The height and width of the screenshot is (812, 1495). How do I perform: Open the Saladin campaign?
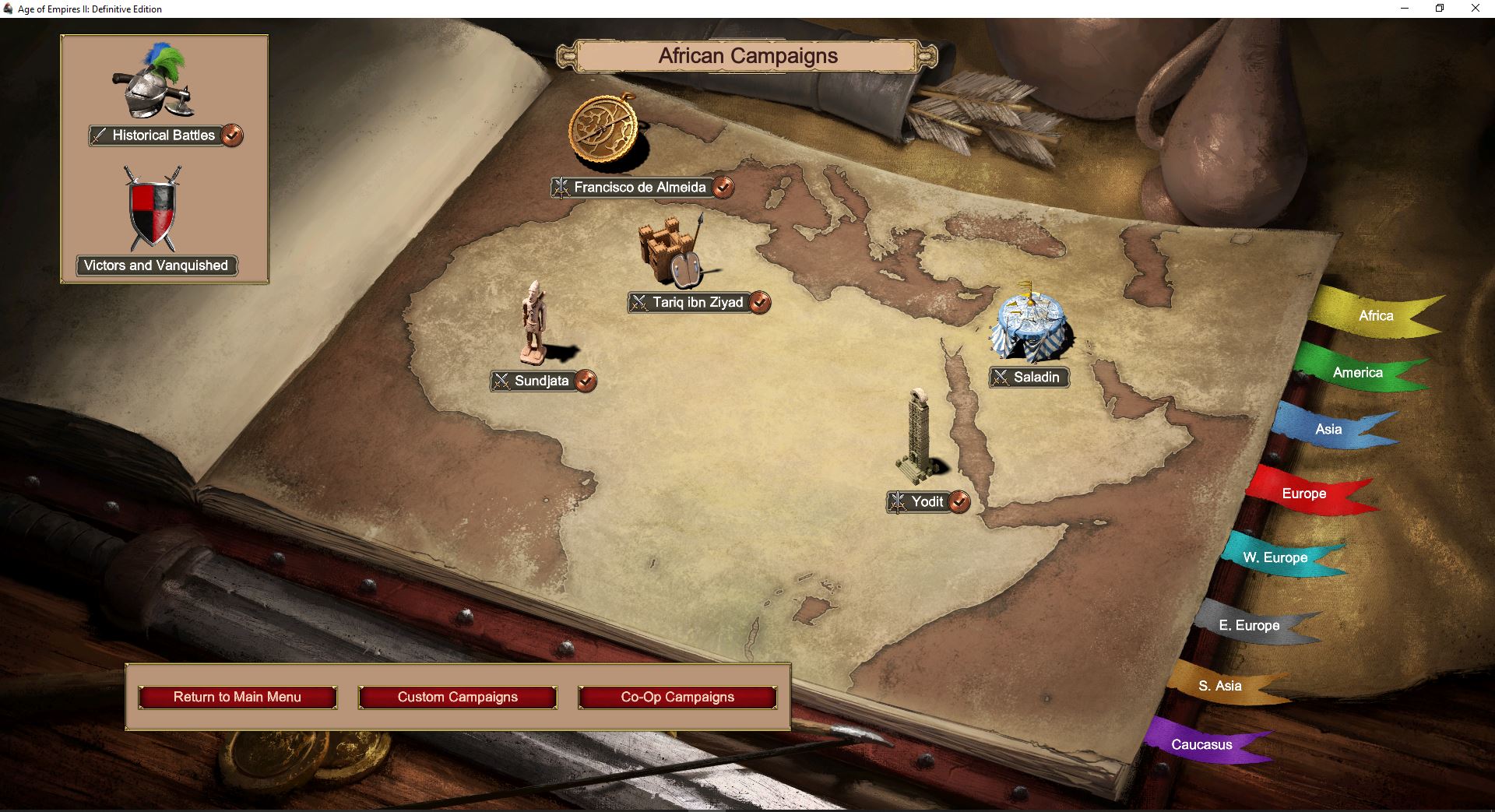coord(1036,378)
